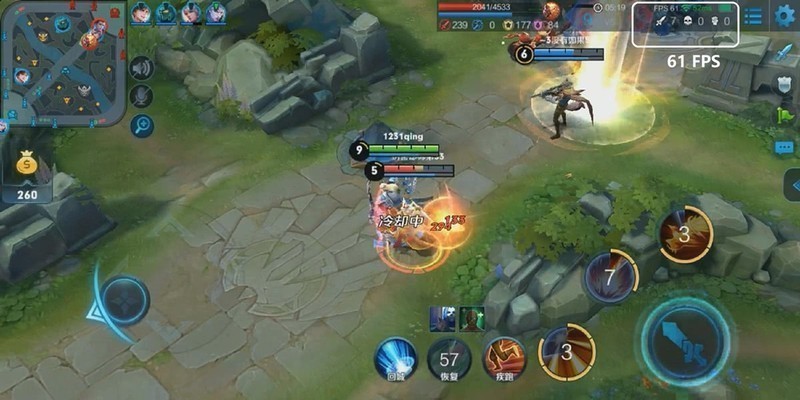Toggle the microphone button
Image resolution: width=800 pixels, height=400 pixels.
(x=142, y=97)
